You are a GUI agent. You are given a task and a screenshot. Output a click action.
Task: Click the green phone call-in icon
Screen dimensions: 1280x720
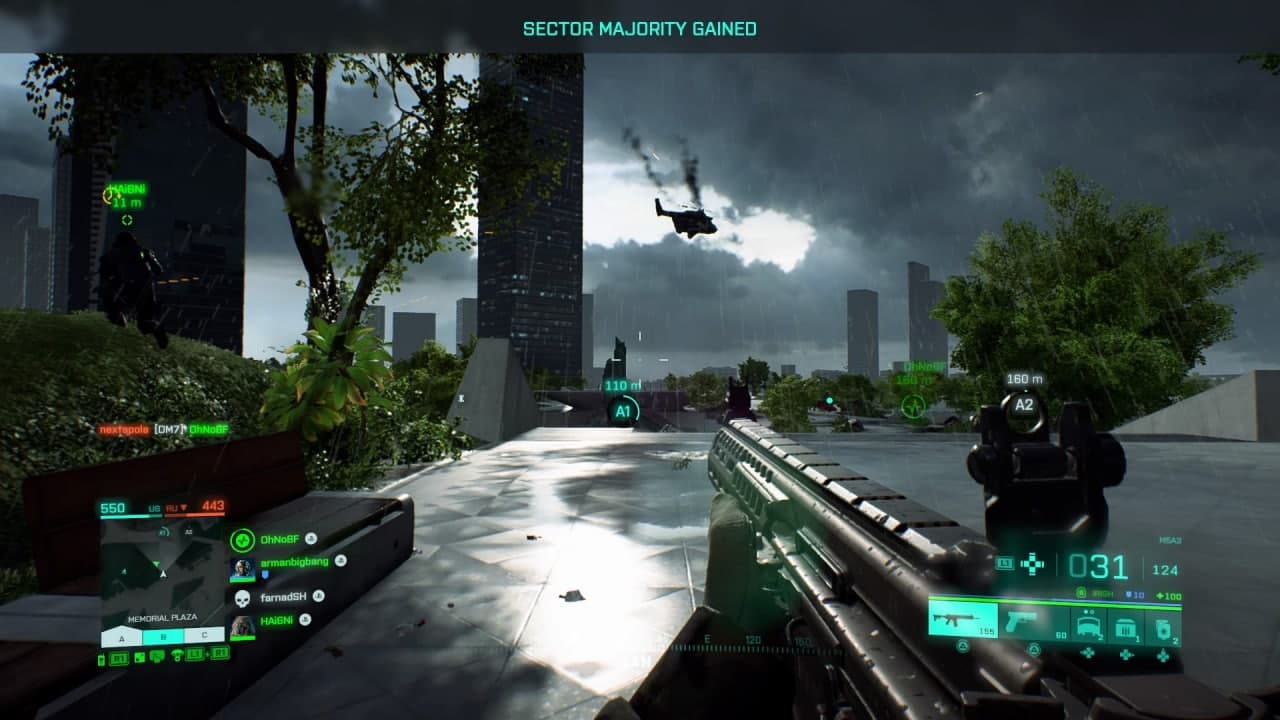pos(101,659)
